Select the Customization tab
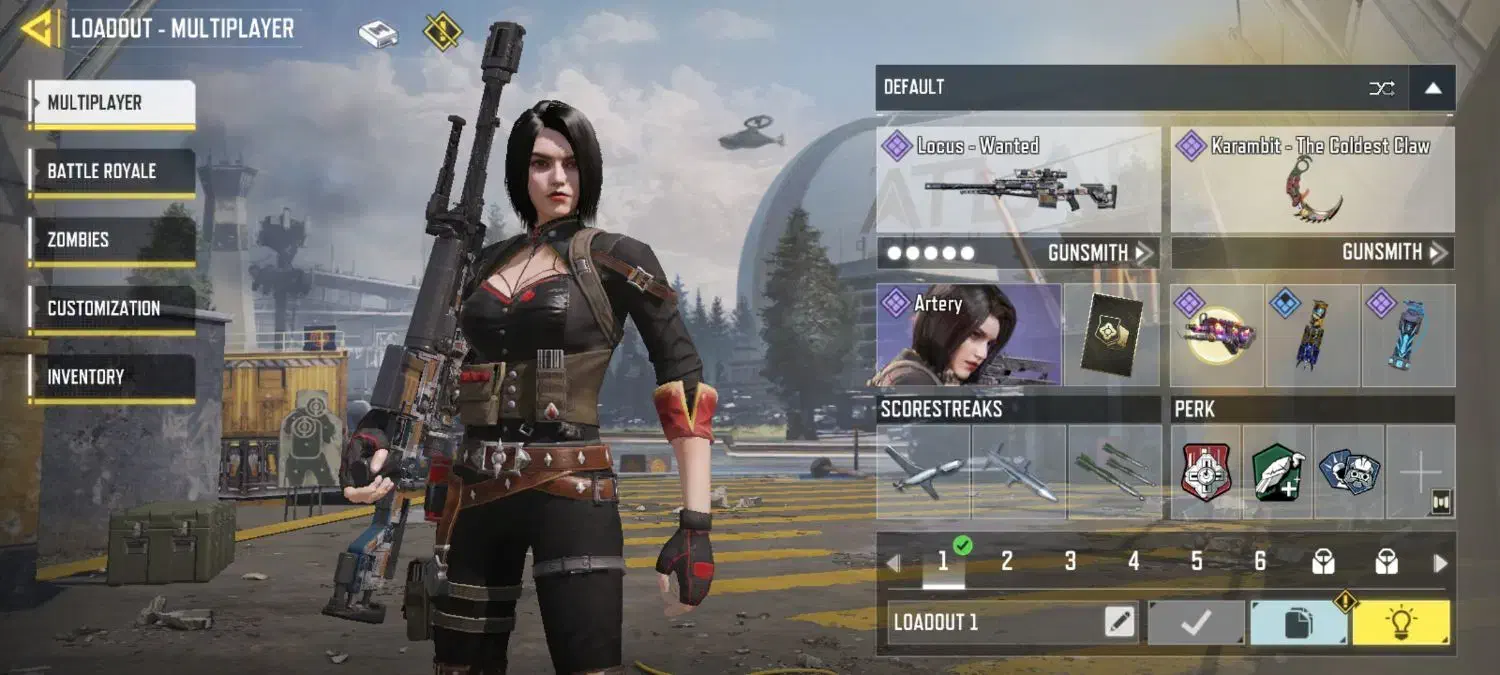This screenshot has height=675, width=1500. tap(112, 308)
